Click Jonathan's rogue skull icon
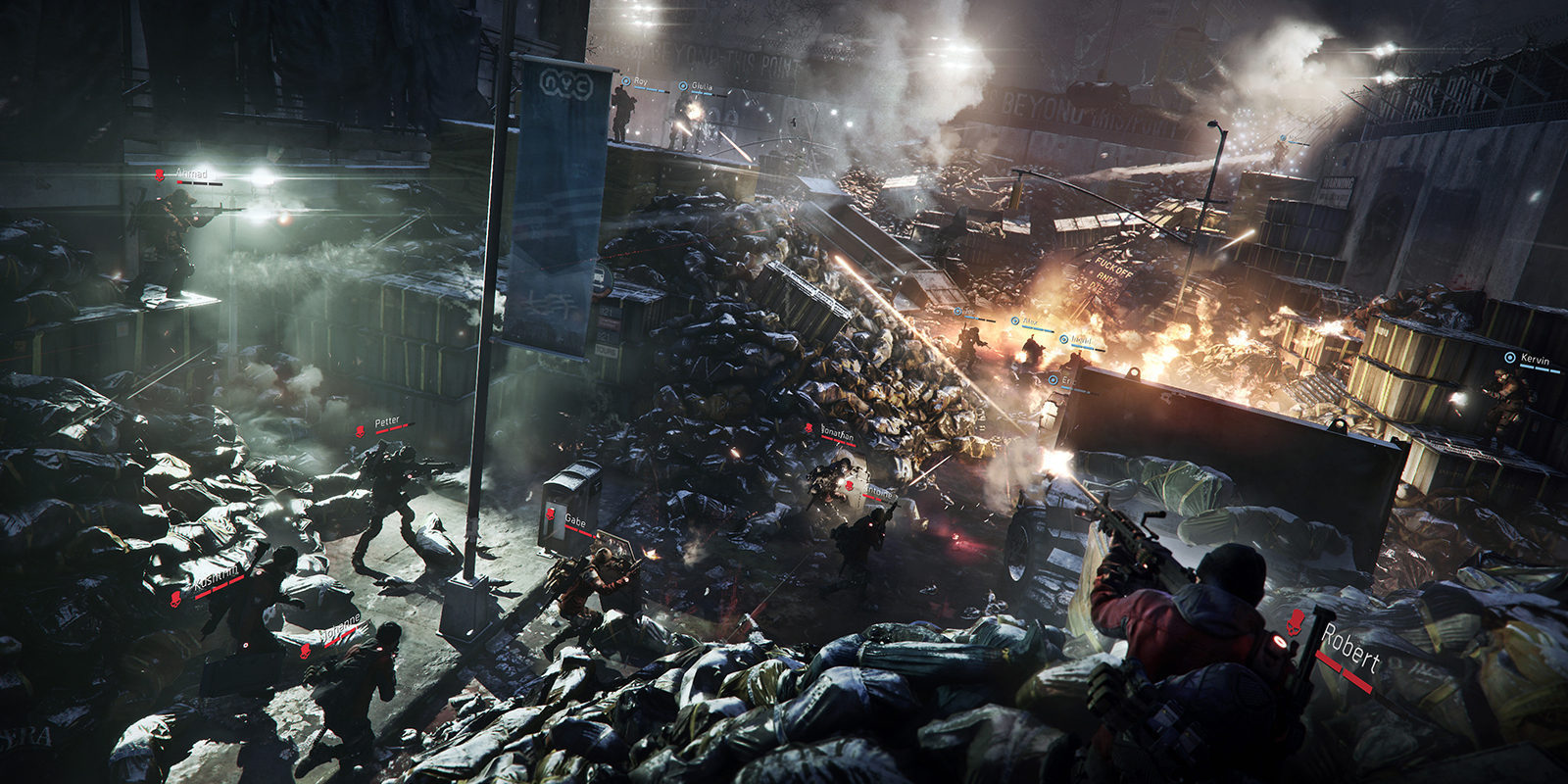This screenshot has height=784, width=1568. (x=808, y=427)
